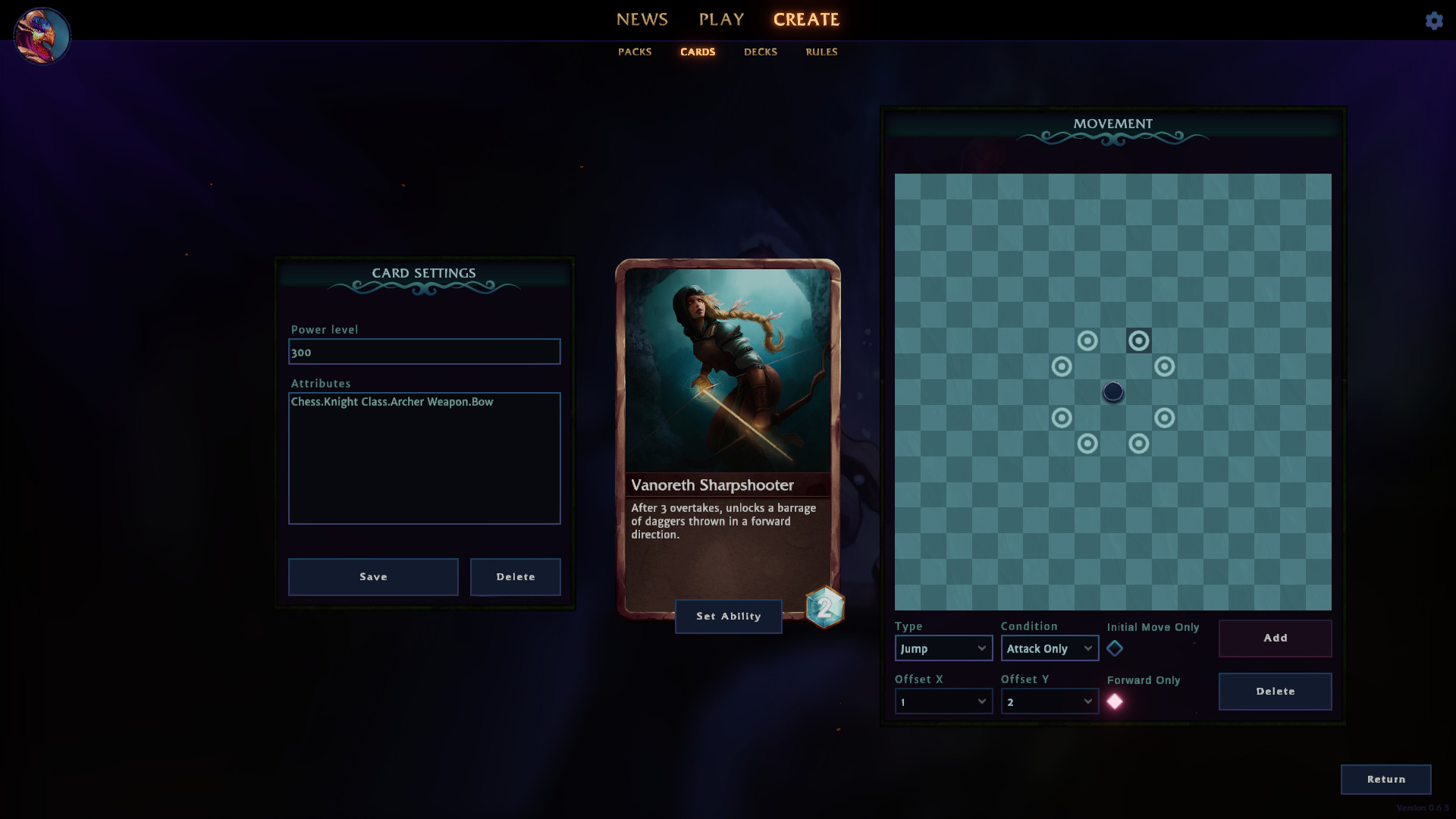Select the highlighted knight move marker on the grid
1456x819 pixels.
click(1139, 340)
